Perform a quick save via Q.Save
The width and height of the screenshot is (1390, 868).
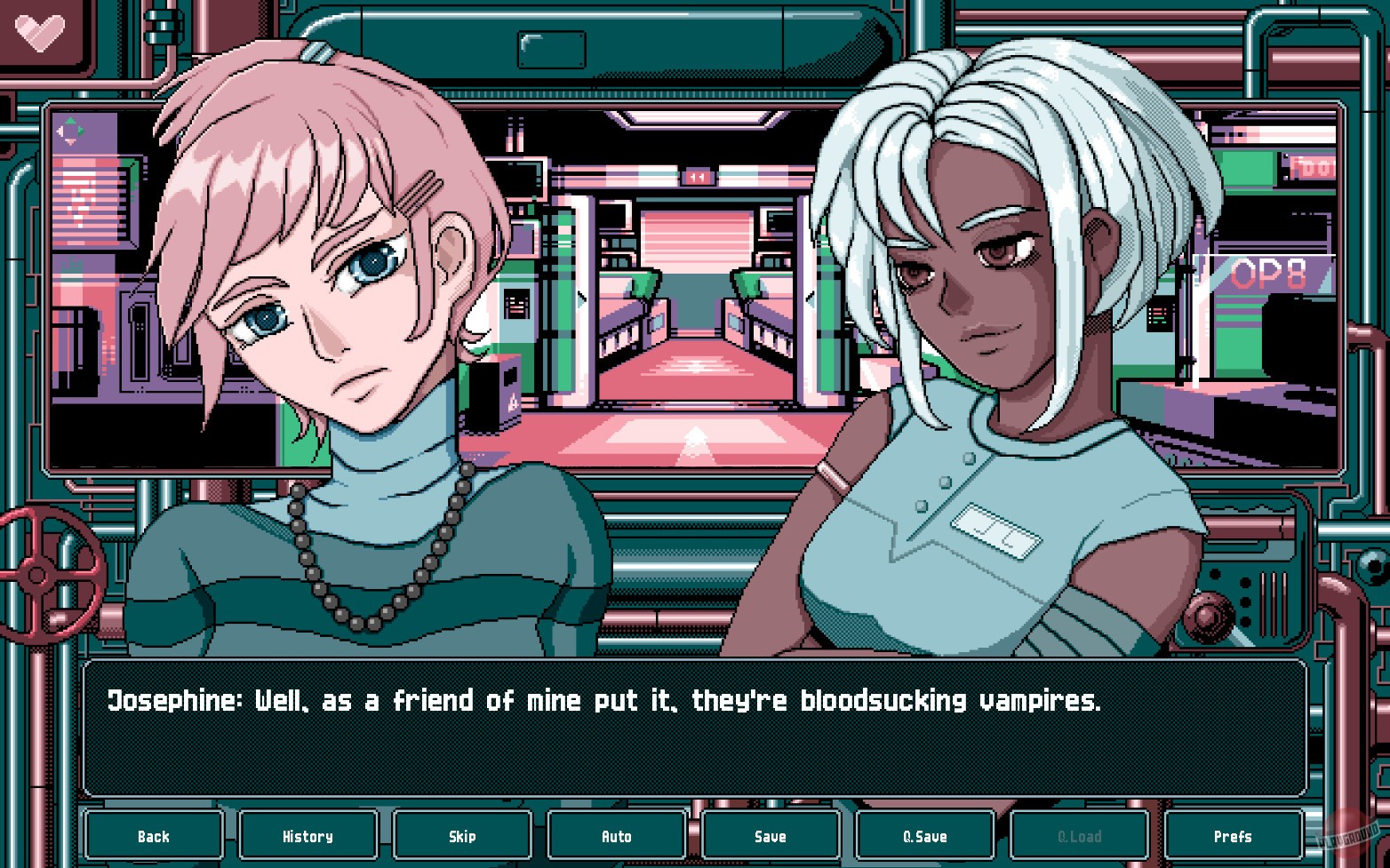pos(925,835)
